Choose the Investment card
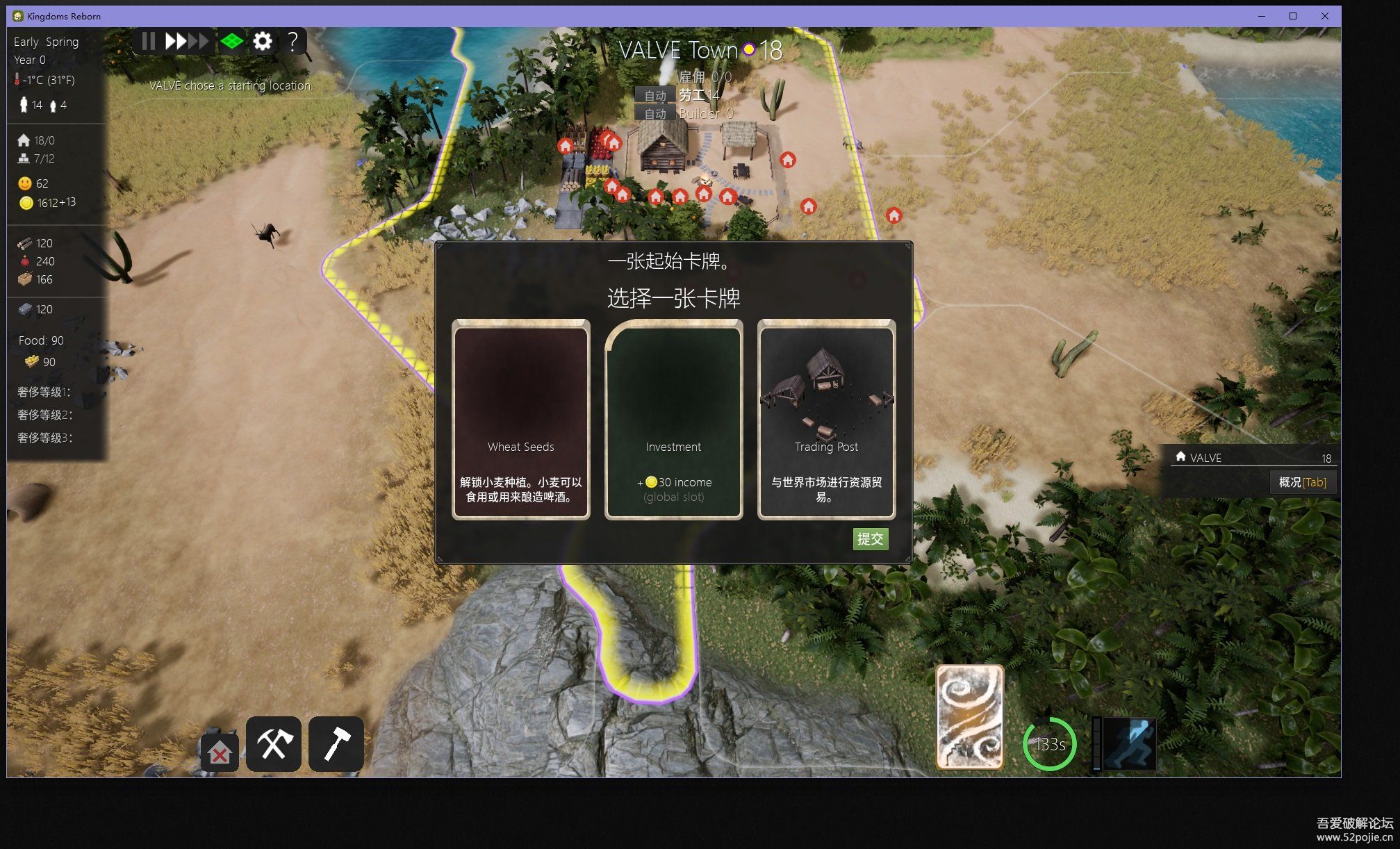1400x849 pixels. click(x=673, y=419)
